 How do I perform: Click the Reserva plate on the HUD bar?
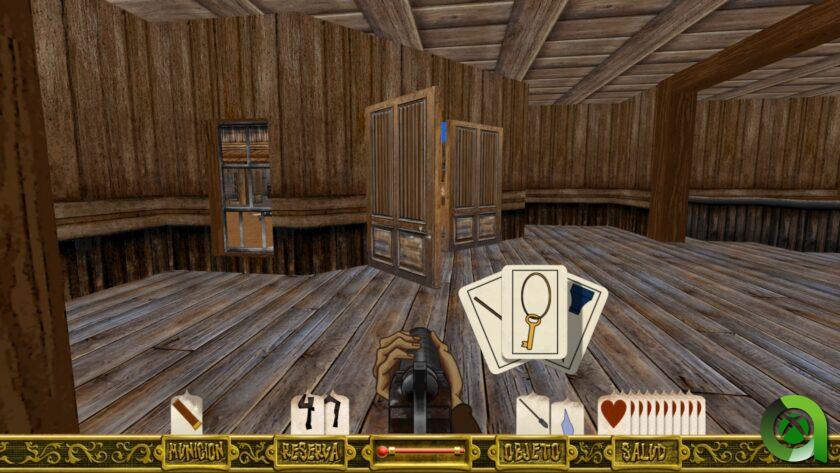coord(309,451)
